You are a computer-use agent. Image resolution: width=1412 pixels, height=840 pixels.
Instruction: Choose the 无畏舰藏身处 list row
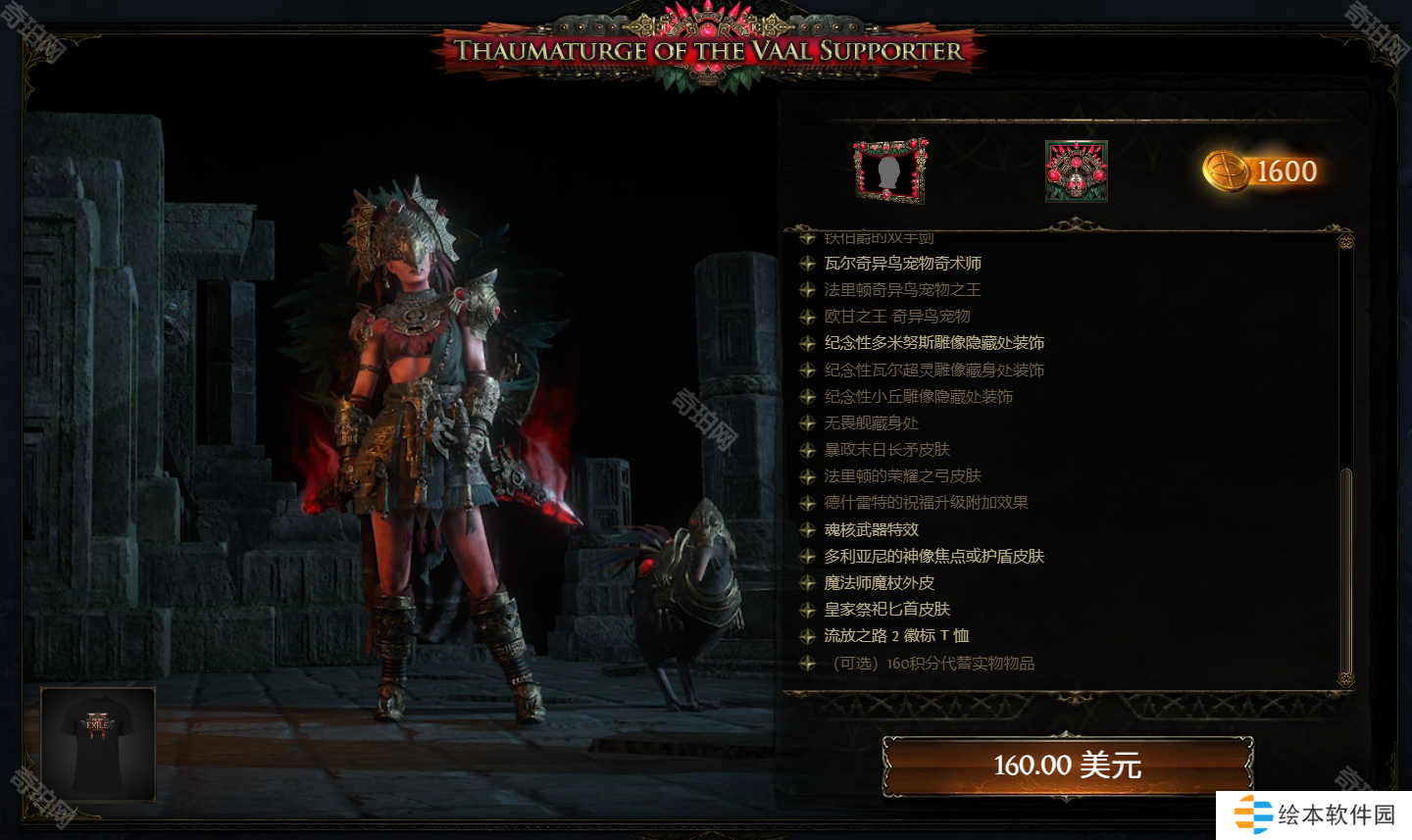[x=871, y=423]
